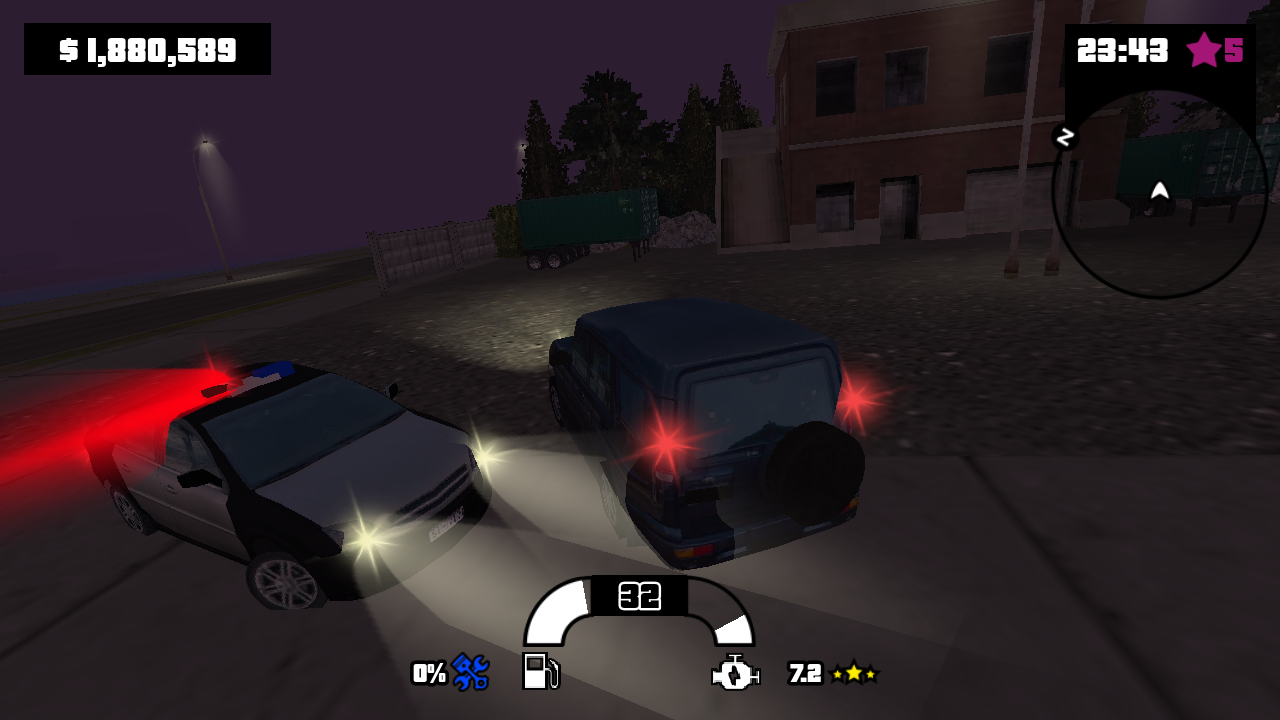Tap the first gold rating star

[x=836, y=675]
